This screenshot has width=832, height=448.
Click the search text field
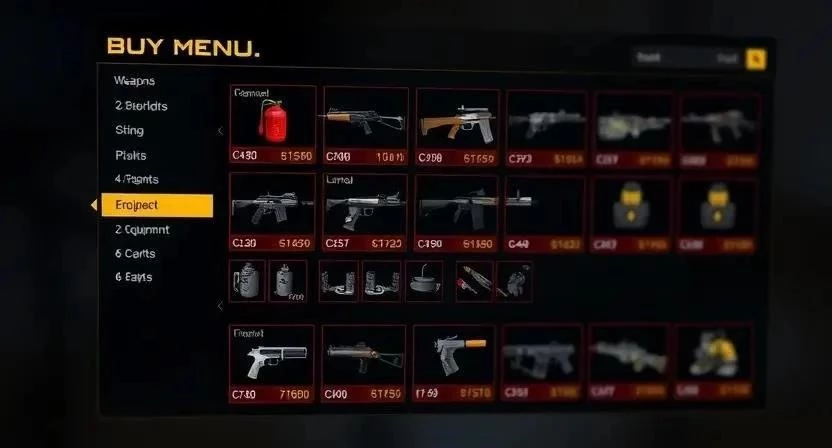pos(686,59)
